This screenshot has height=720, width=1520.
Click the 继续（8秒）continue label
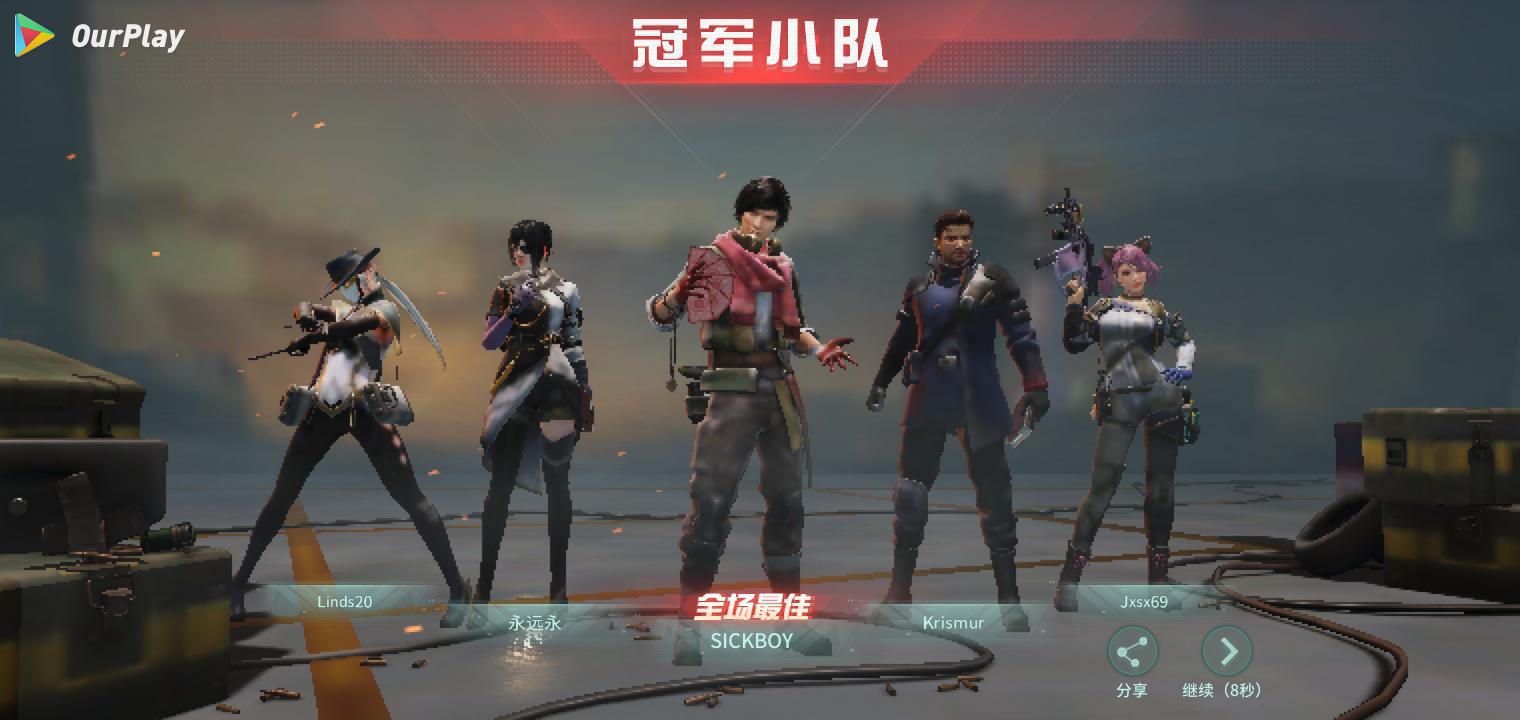(x=1223, y=690)
